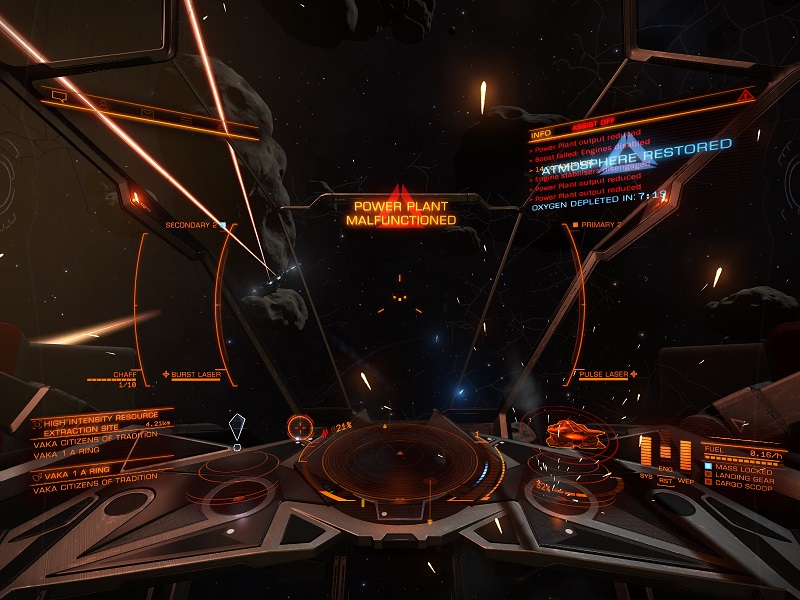800x600 pixels.
Task: Select the Chaff launcher label
Action: pyautogui.click(x=126, y=377)
